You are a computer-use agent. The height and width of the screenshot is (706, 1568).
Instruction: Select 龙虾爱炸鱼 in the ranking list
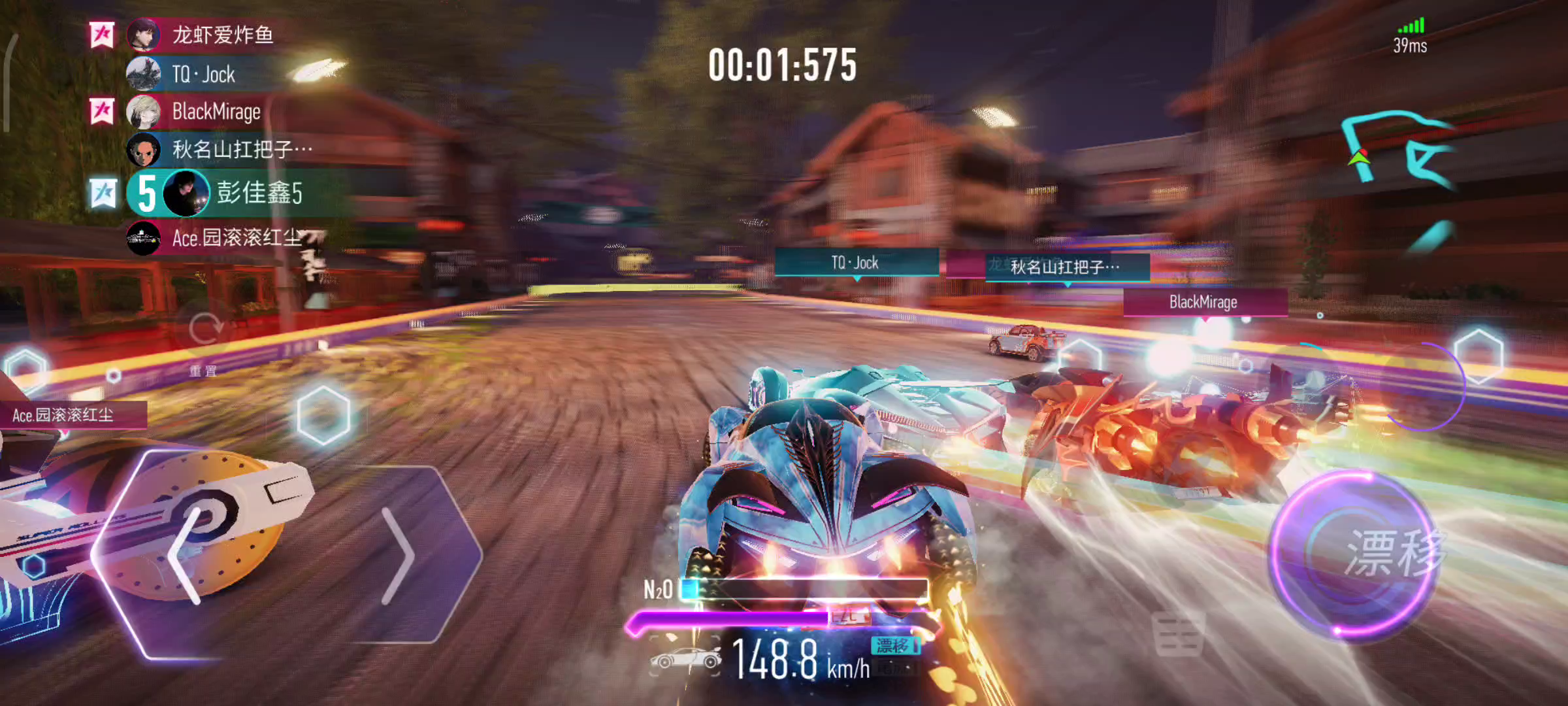(x=222, y=35)
